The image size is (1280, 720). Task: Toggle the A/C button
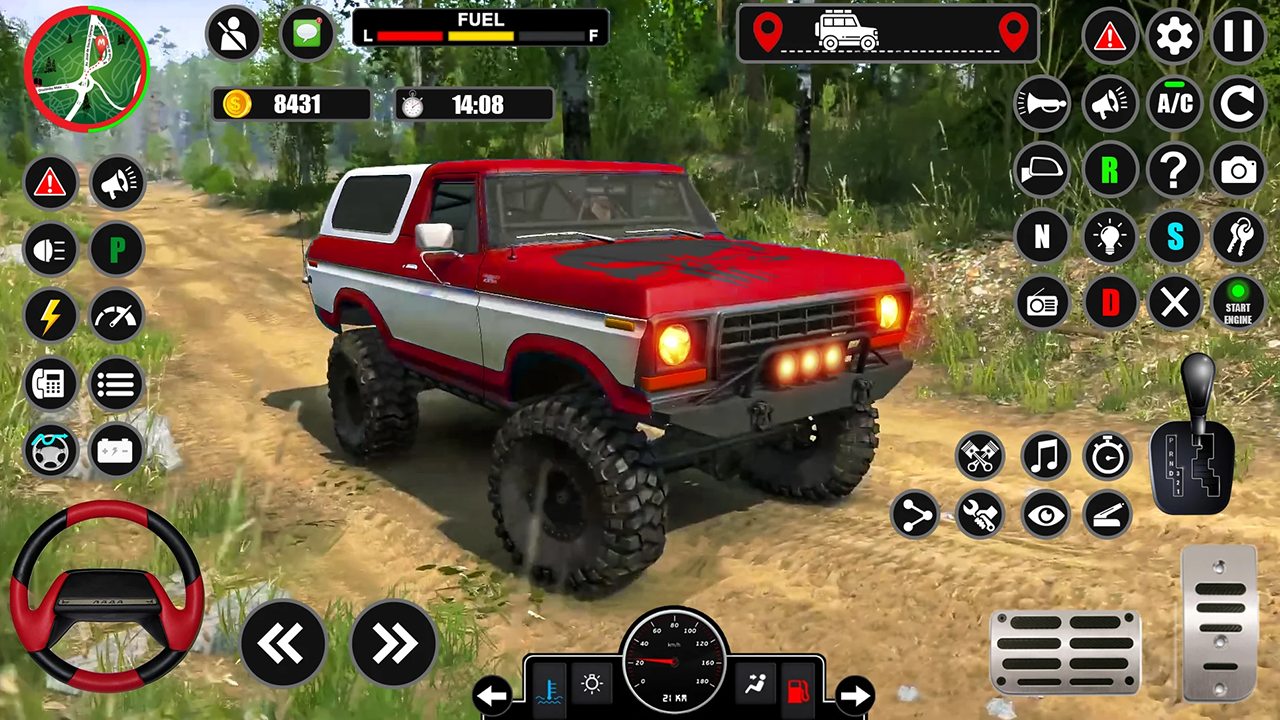pos(1174,104)
